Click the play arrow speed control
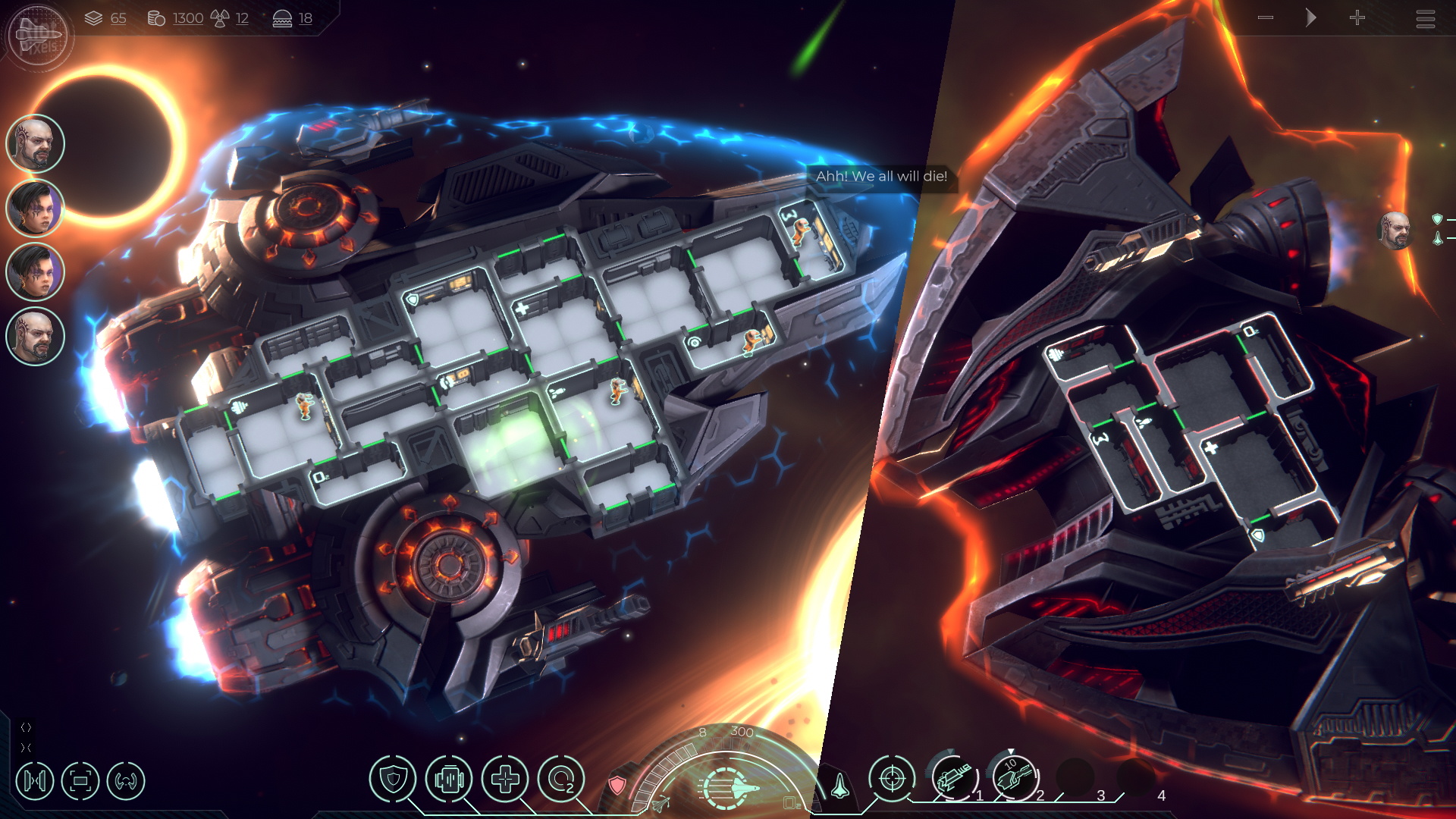The height and width of the screenshot is (819, 1456). [1310, 17]
